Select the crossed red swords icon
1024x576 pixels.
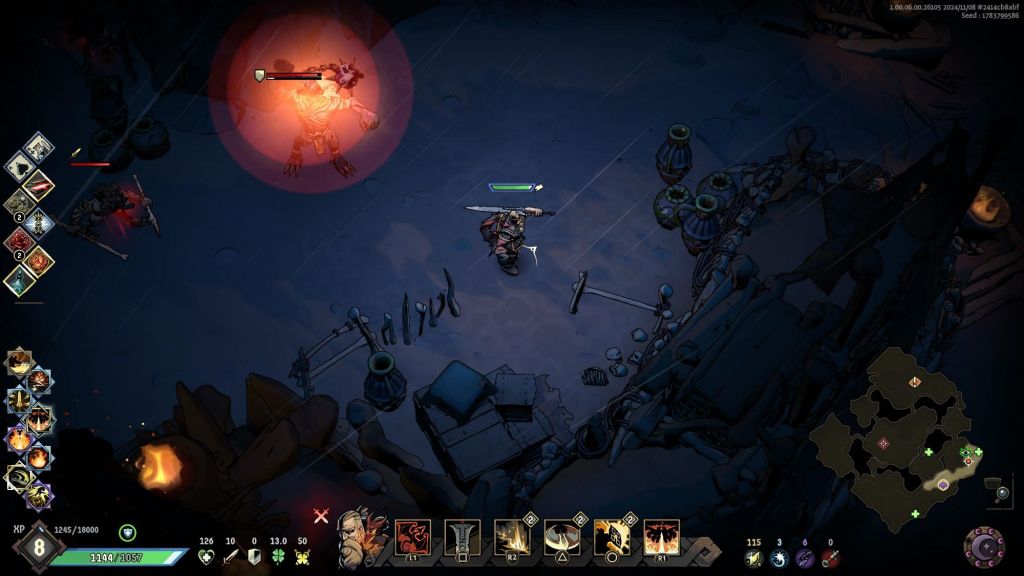321,516
